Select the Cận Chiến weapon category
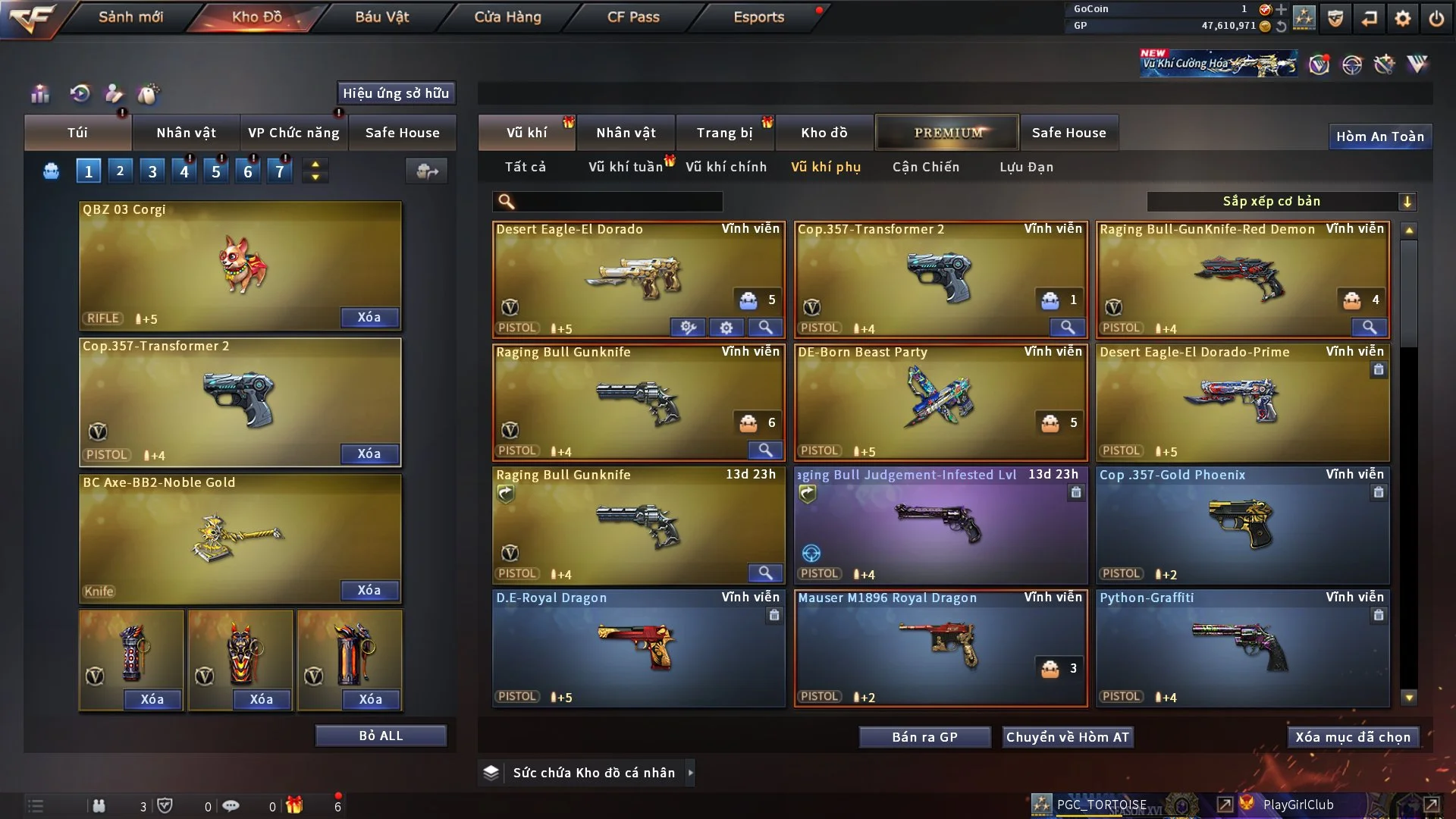The height and width of the screenshot is (819, 1456). click(925, 167)
